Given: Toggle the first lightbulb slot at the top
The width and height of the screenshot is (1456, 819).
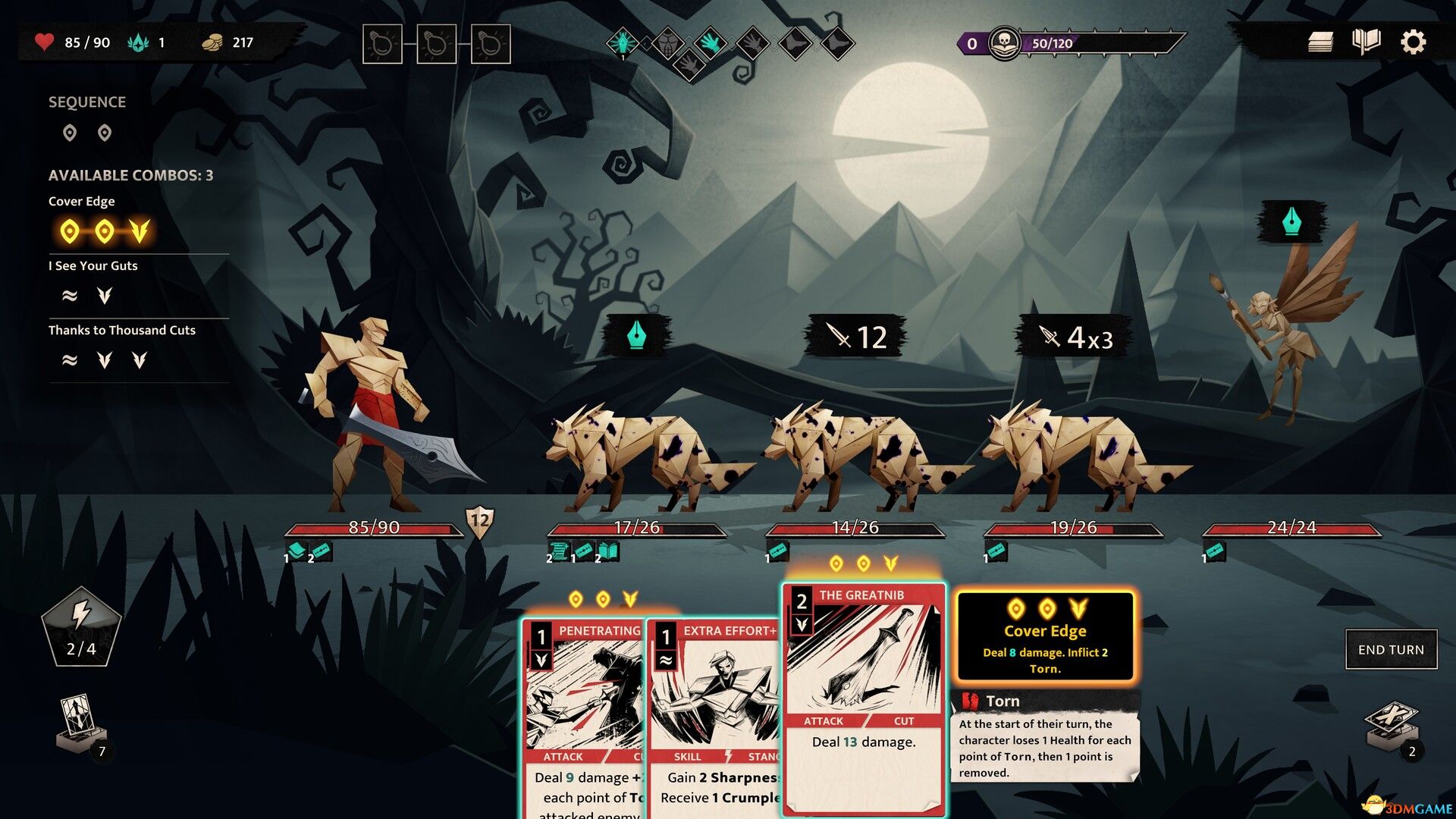Looking at the screenshot, I should [382, 44].
